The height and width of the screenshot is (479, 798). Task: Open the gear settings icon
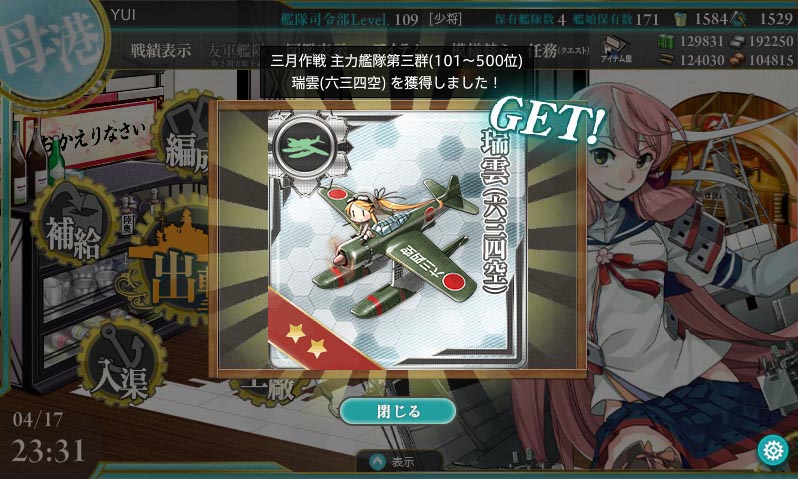point(772,450)
